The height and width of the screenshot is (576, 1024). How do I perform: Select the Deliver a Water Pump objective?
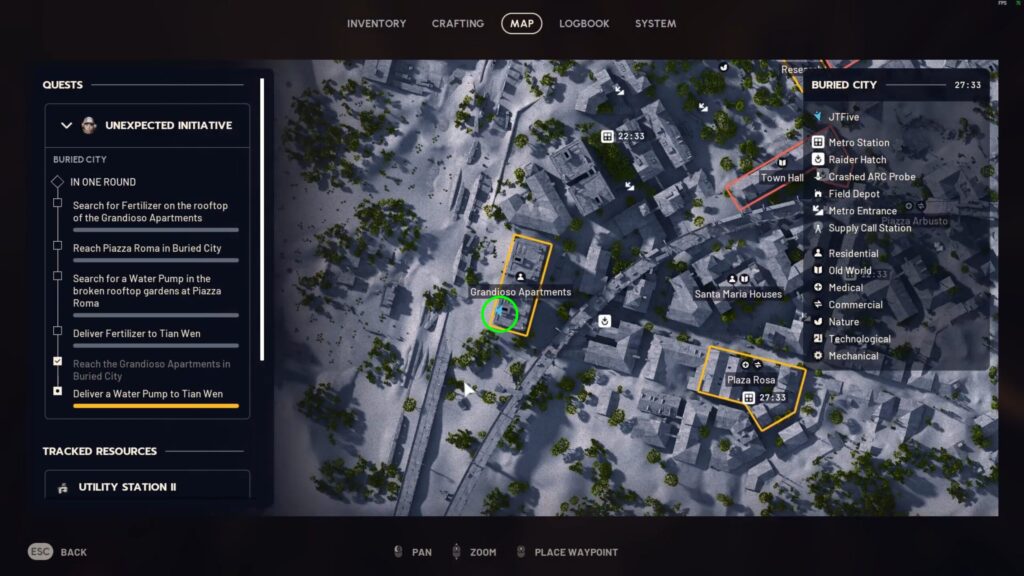(146, 393)
